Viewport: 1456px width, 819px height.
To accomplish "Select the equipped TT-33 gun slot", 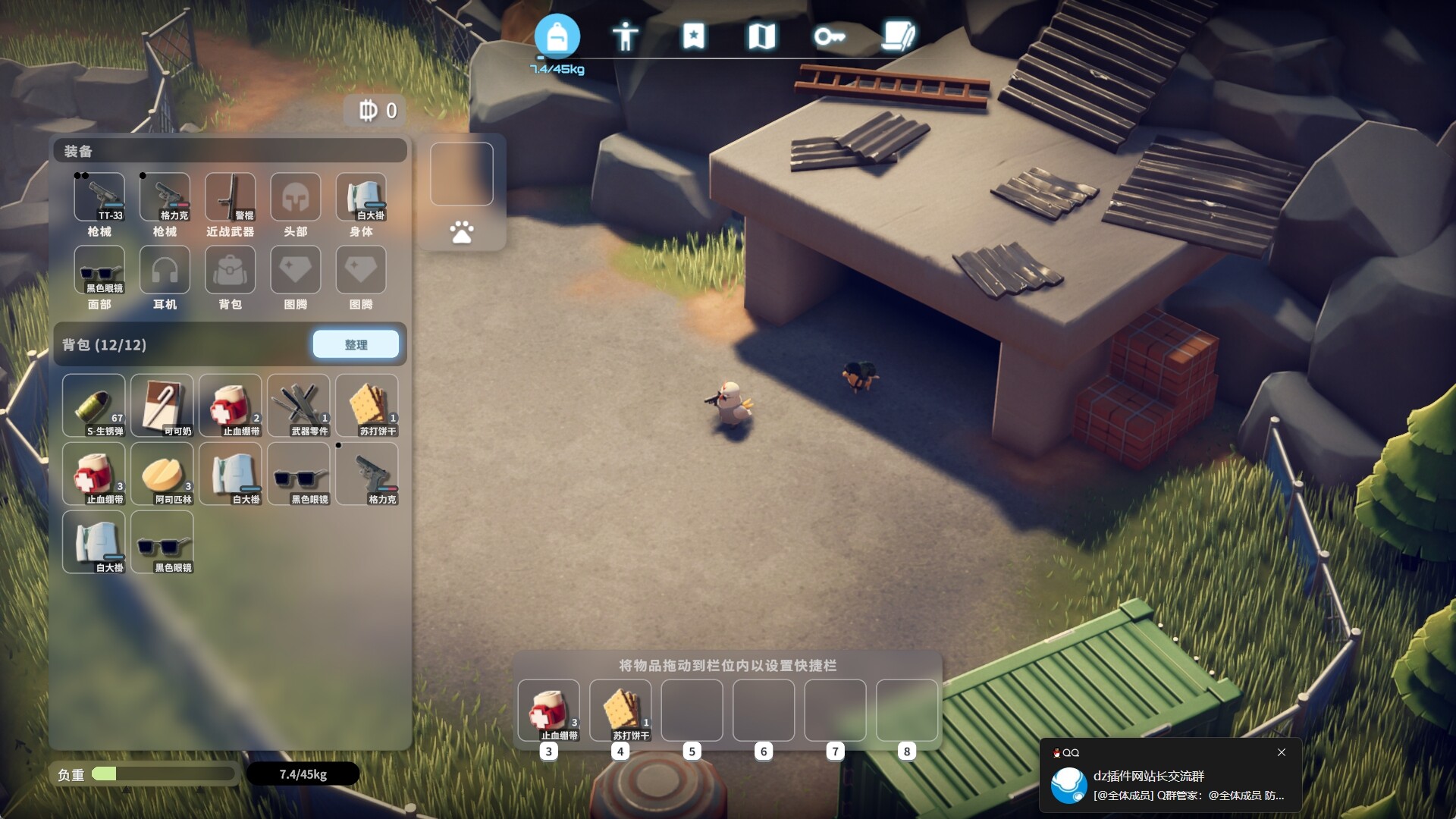I will [99, 197].
